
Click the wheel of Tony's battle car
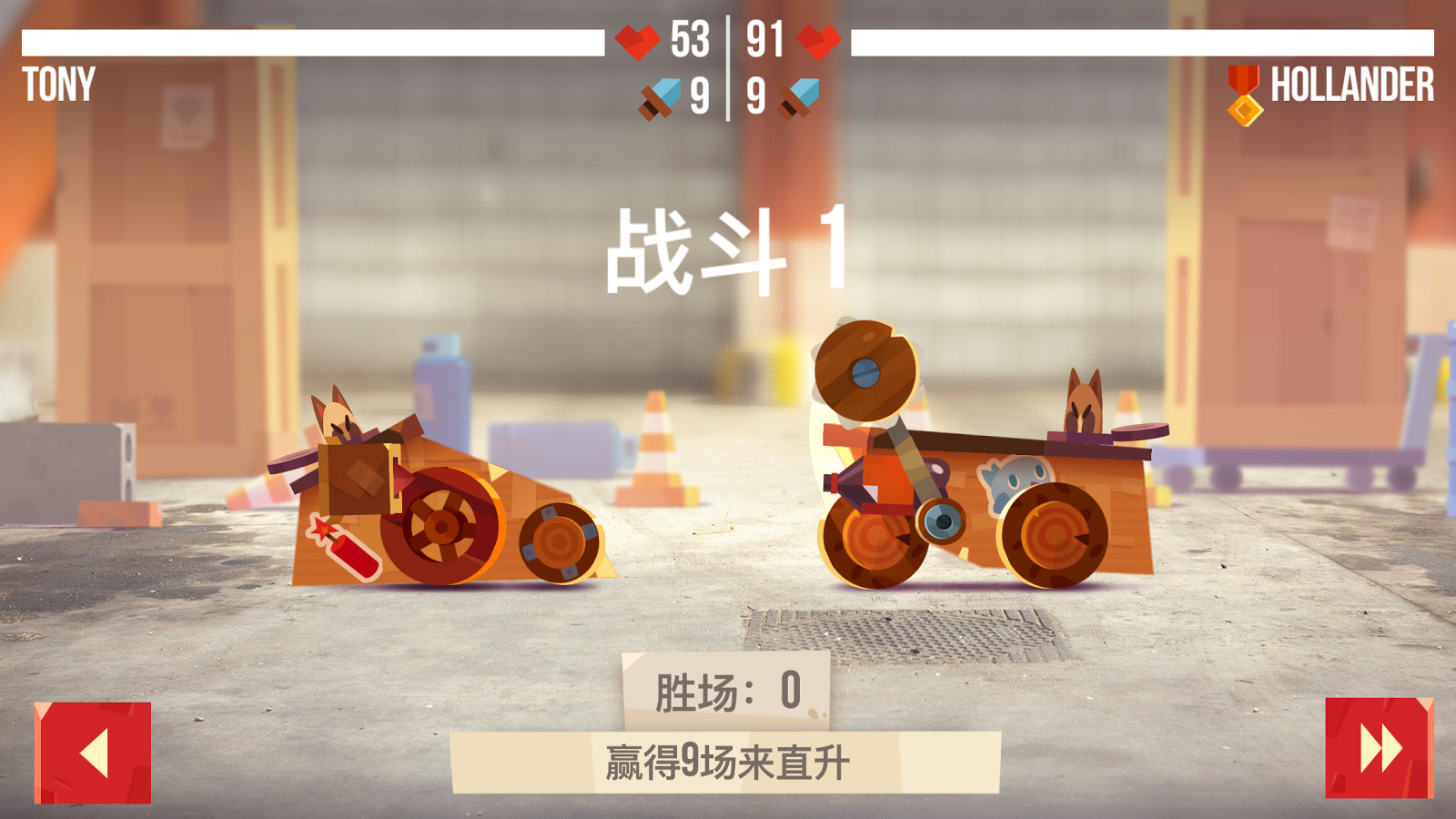point(443,525)
